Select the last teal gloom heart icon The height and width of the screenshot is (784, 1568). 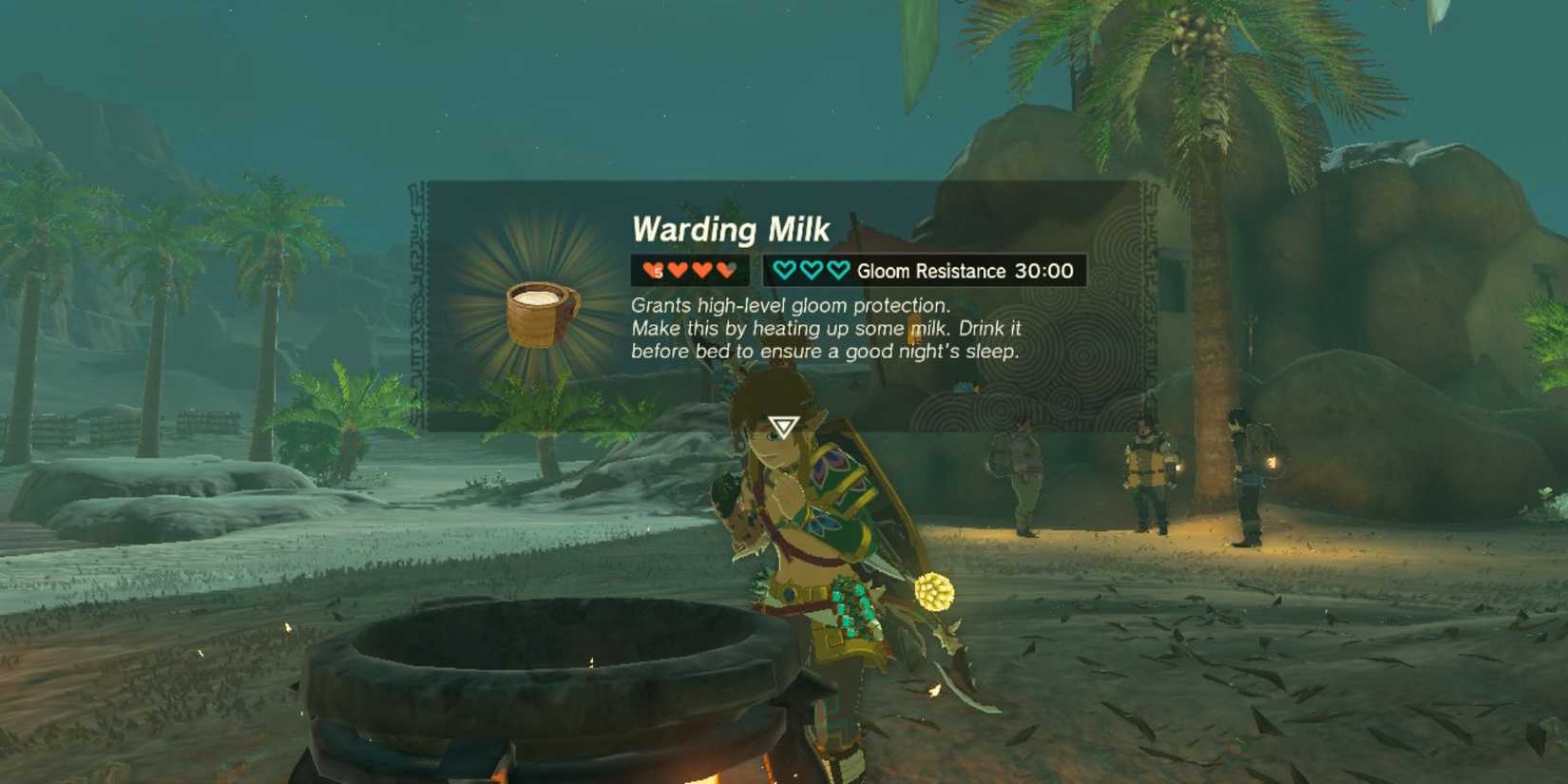835,269
